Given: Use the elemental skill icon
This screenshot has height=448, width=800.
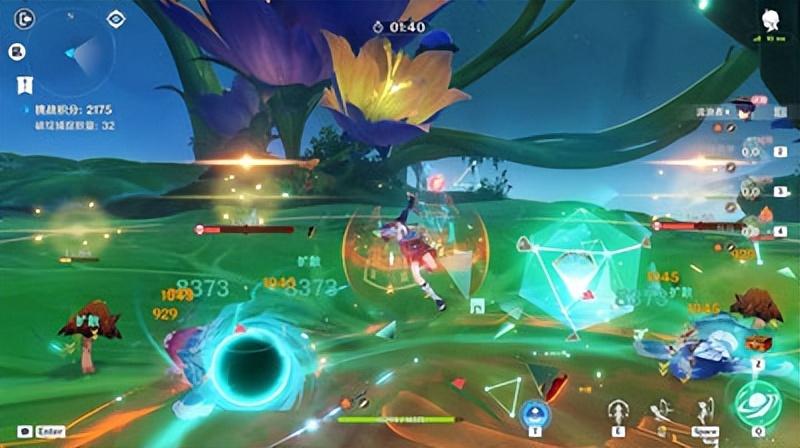Looking at the screenshot, I should point(617,412).
